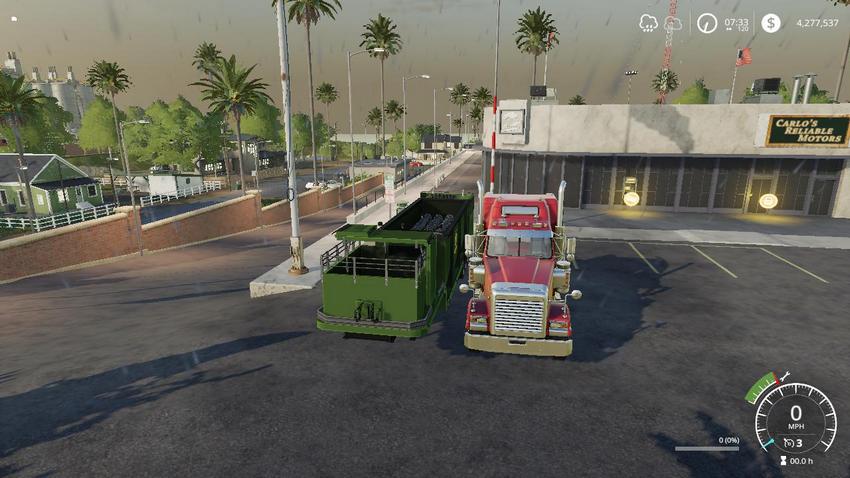Click the current rain weather icon

coord(649,23)
